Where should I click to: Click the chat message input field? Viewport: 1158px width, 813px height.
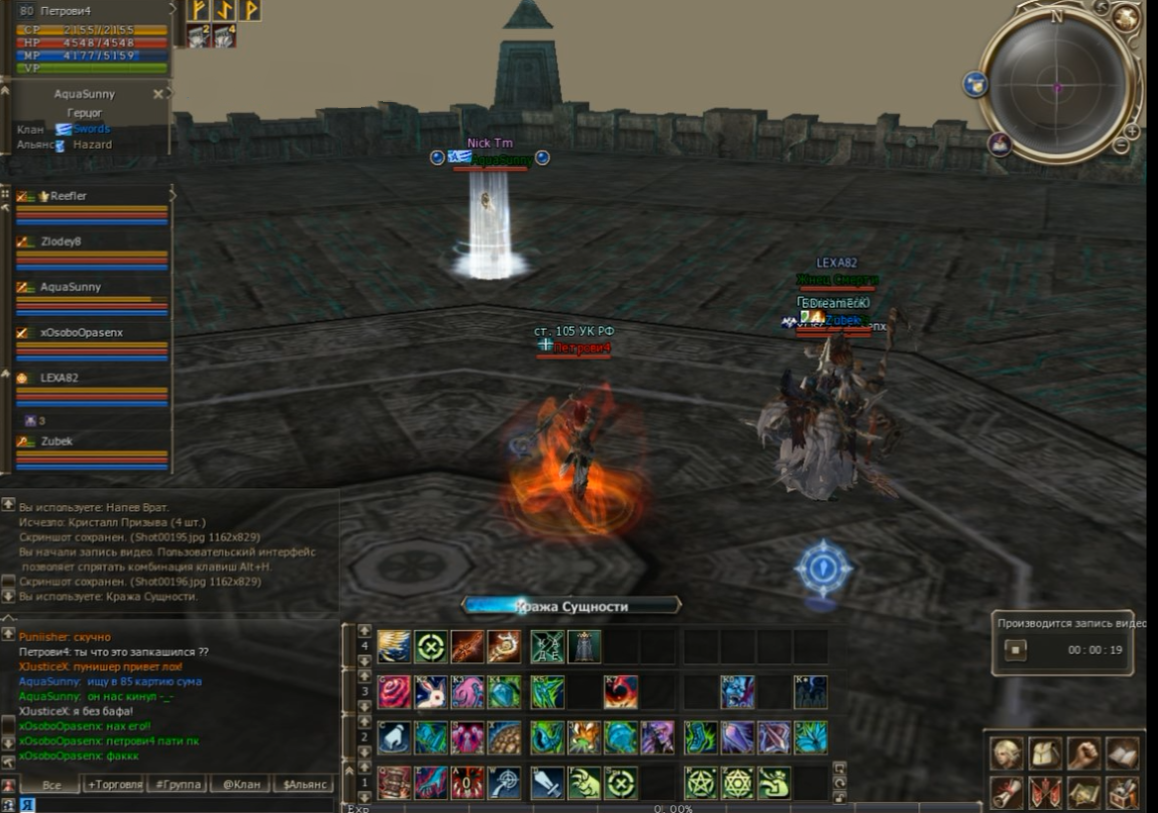point(180,804)
